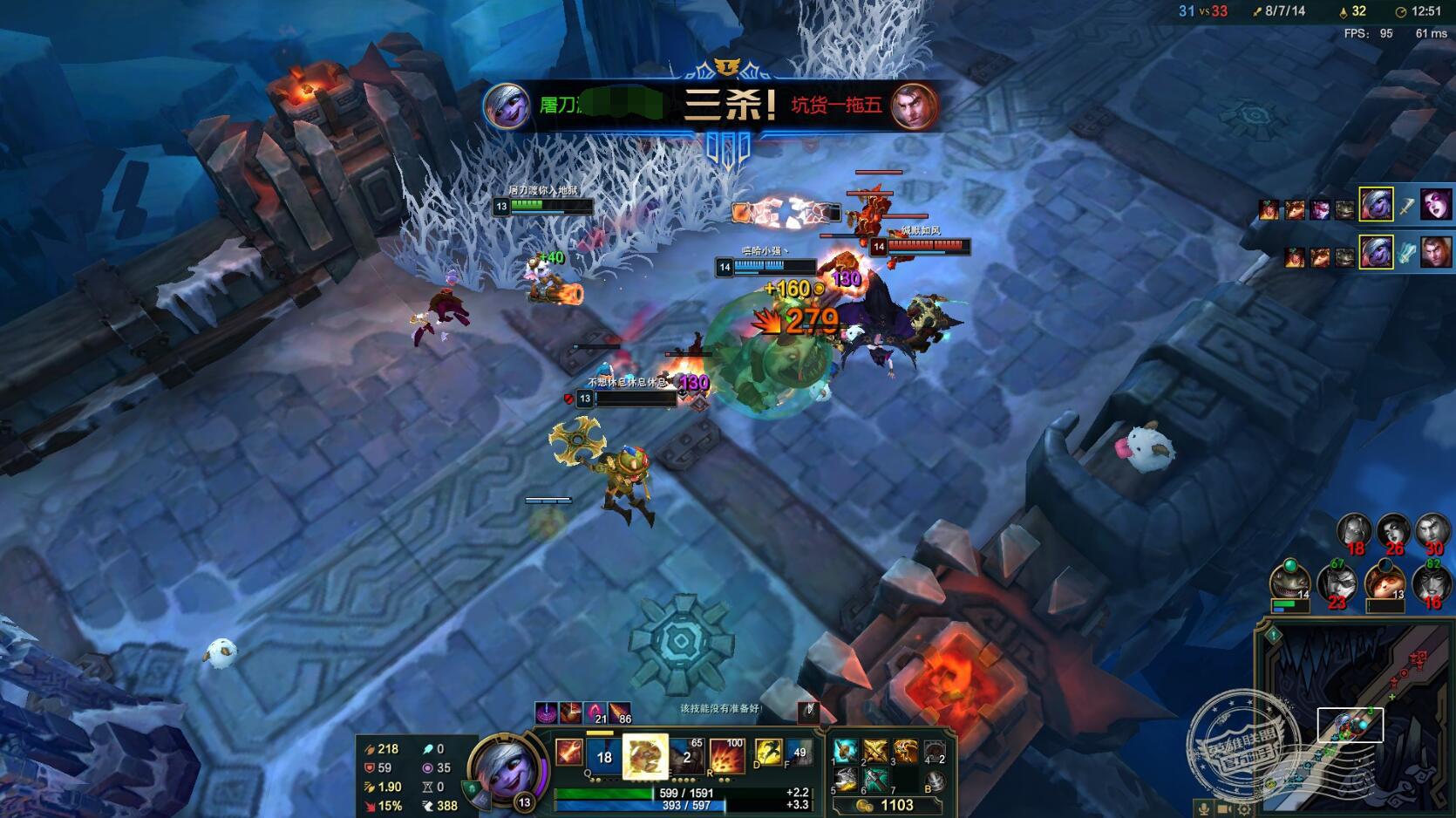Select the E ability showing cooldown 2

(x=686, y=755)
